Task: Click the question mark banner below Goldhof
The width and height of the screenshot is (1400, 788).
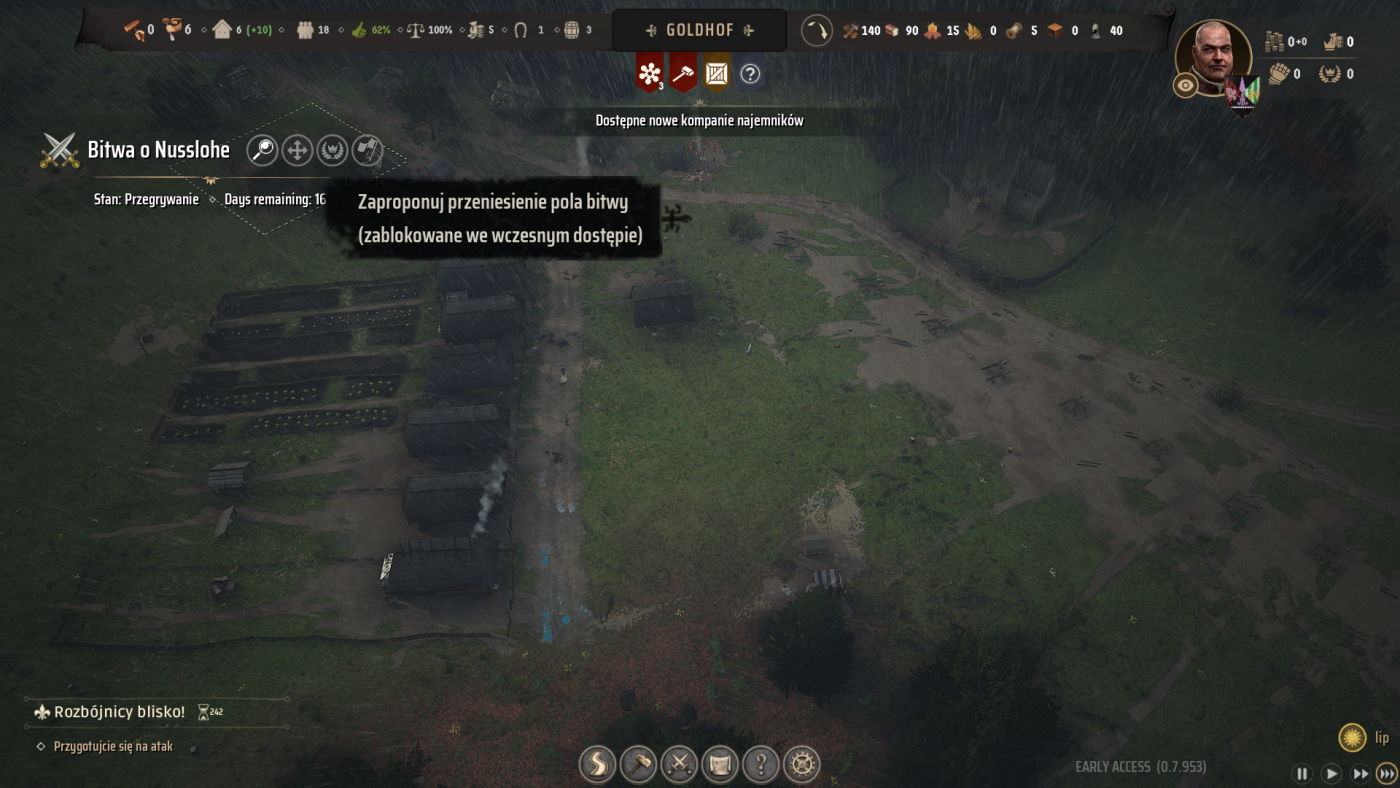Action: [750, 73]
